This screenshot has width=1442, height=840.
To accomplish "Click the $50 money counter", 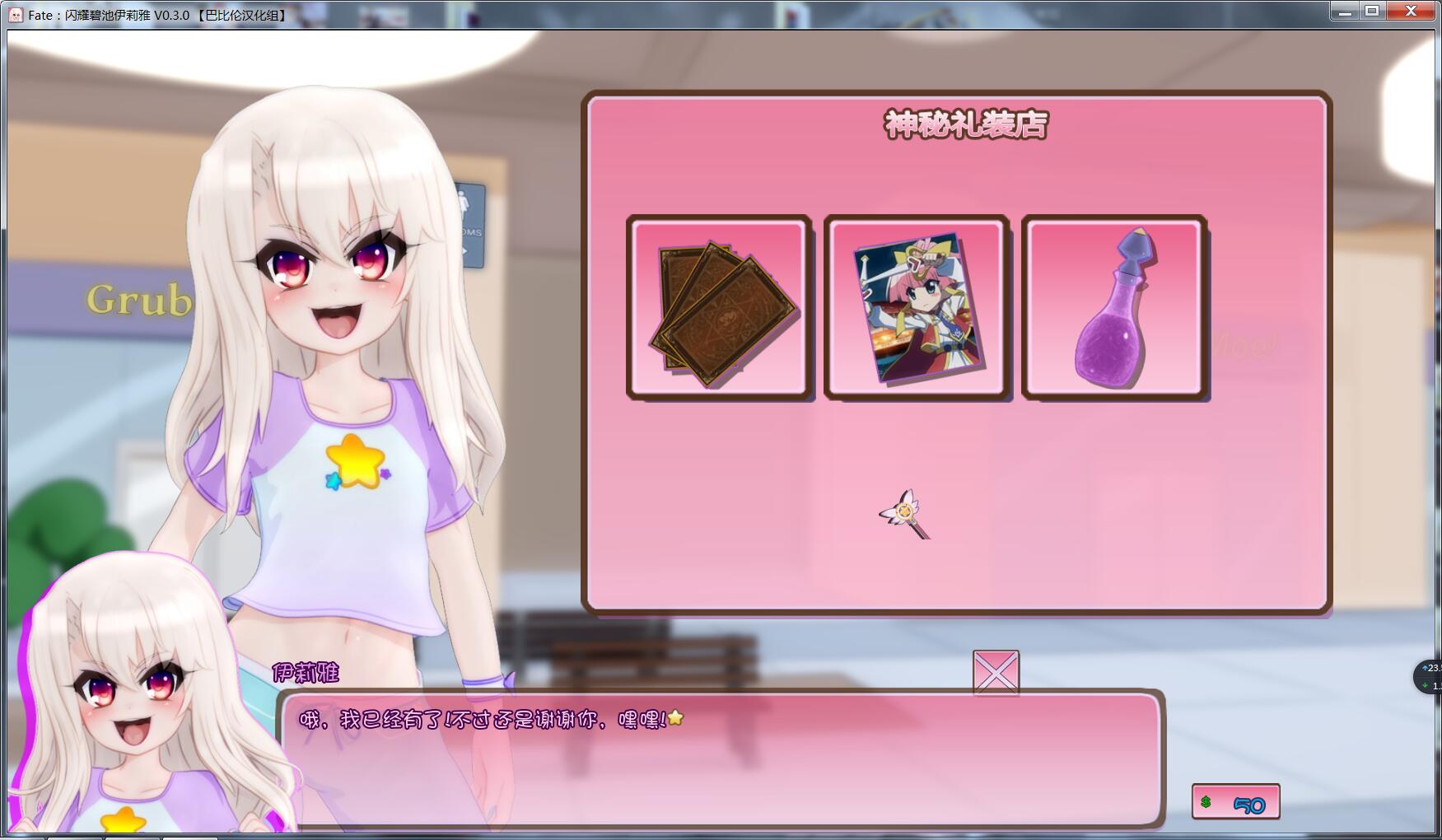I will 1237,802.
